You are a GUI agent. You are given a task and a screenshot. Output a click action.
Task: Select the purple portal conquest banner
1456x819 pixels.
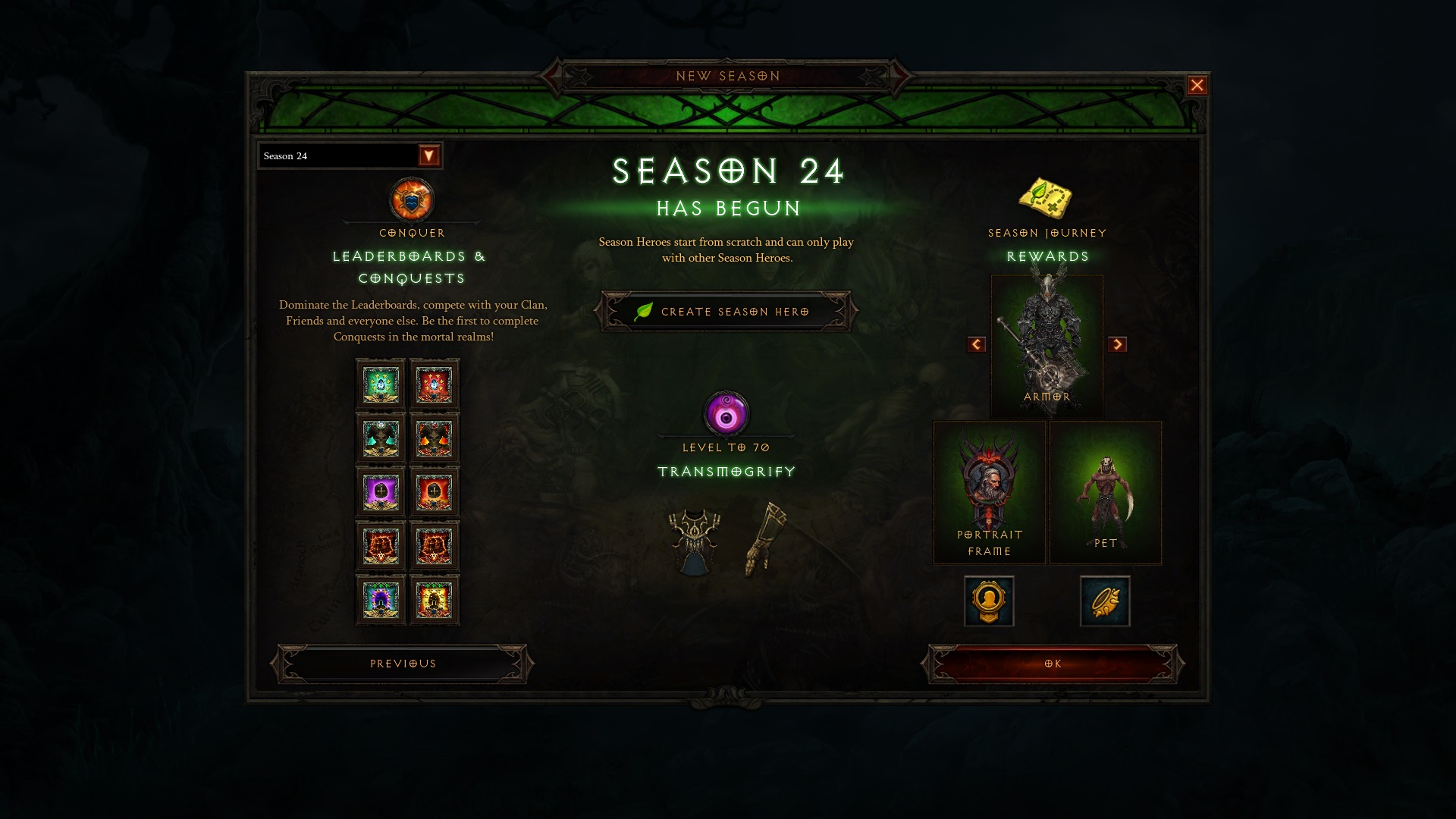[x=380, y=491]
